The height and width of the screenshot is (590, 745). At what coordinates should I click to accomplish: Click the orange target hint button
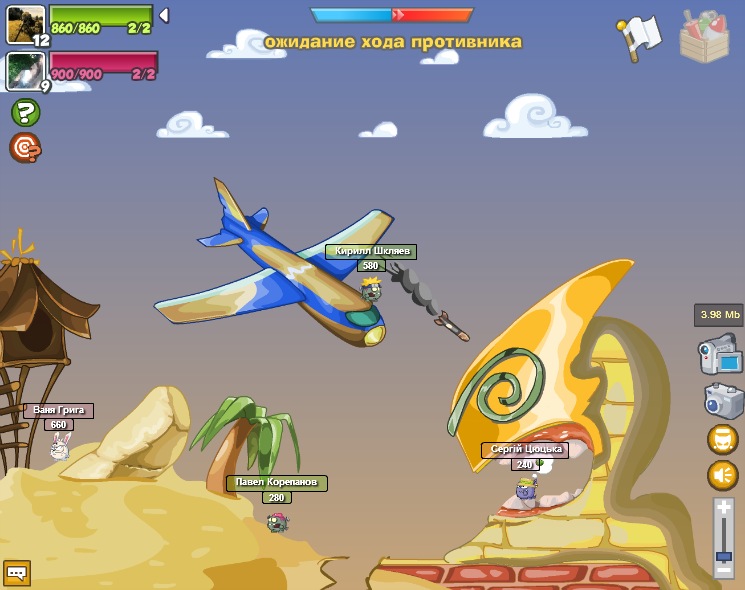click(x=25, y=147)
